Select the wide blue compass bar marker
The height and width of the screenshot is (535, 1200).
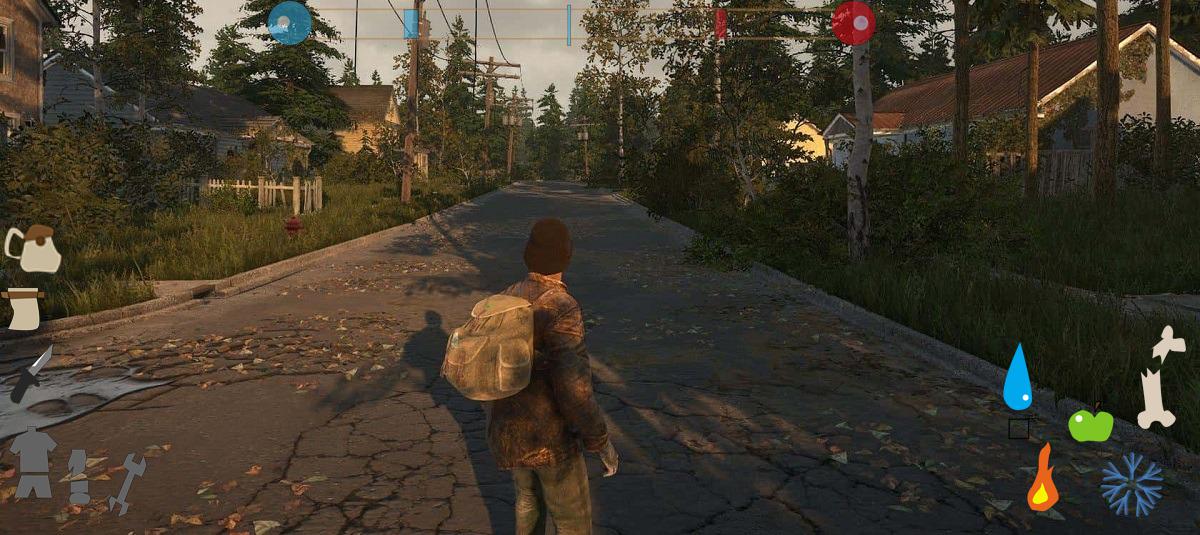click(x=411, y=24)
